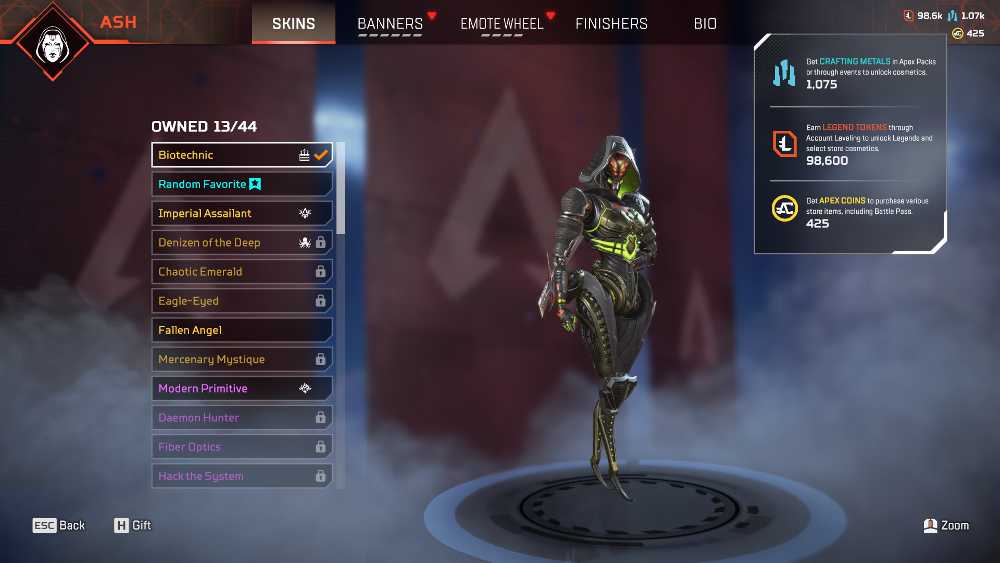Go to the Emote Wheel tab
The image size is (1000, 563).
pyautogui.click(x=501, y=24)
